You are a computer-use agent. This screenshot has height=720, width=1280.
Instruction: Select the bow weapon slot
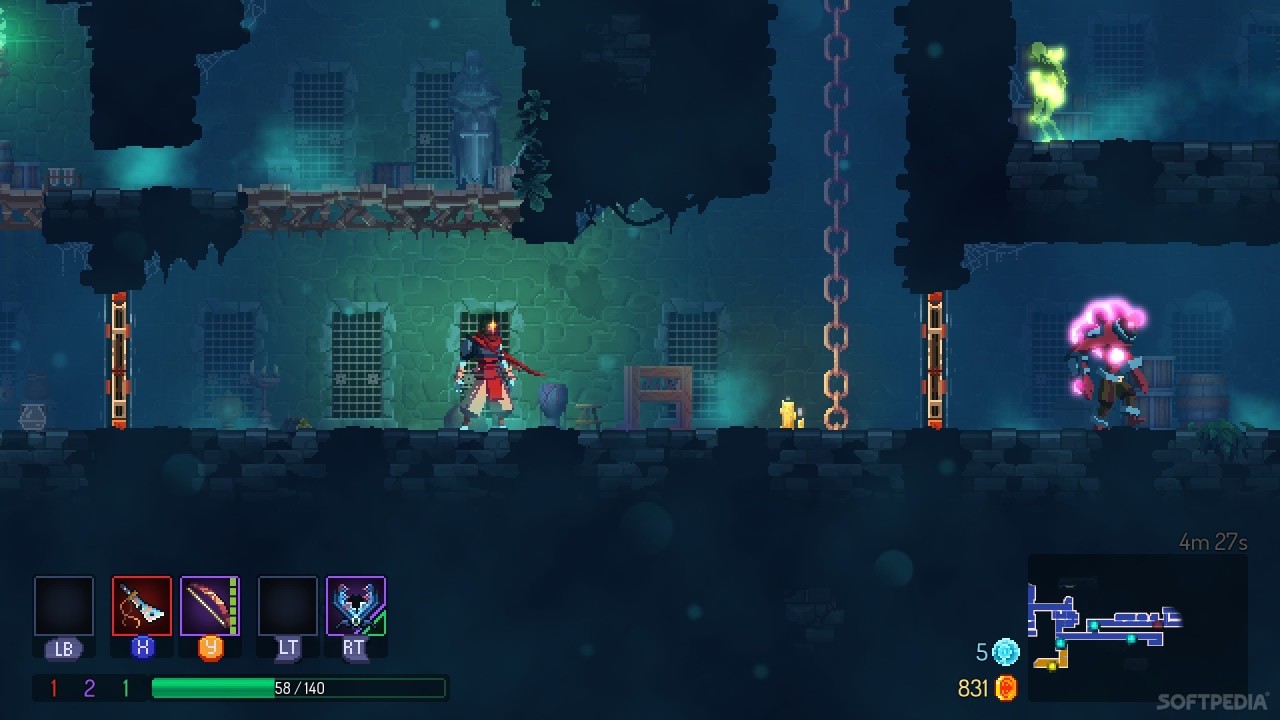coord(210,606)
